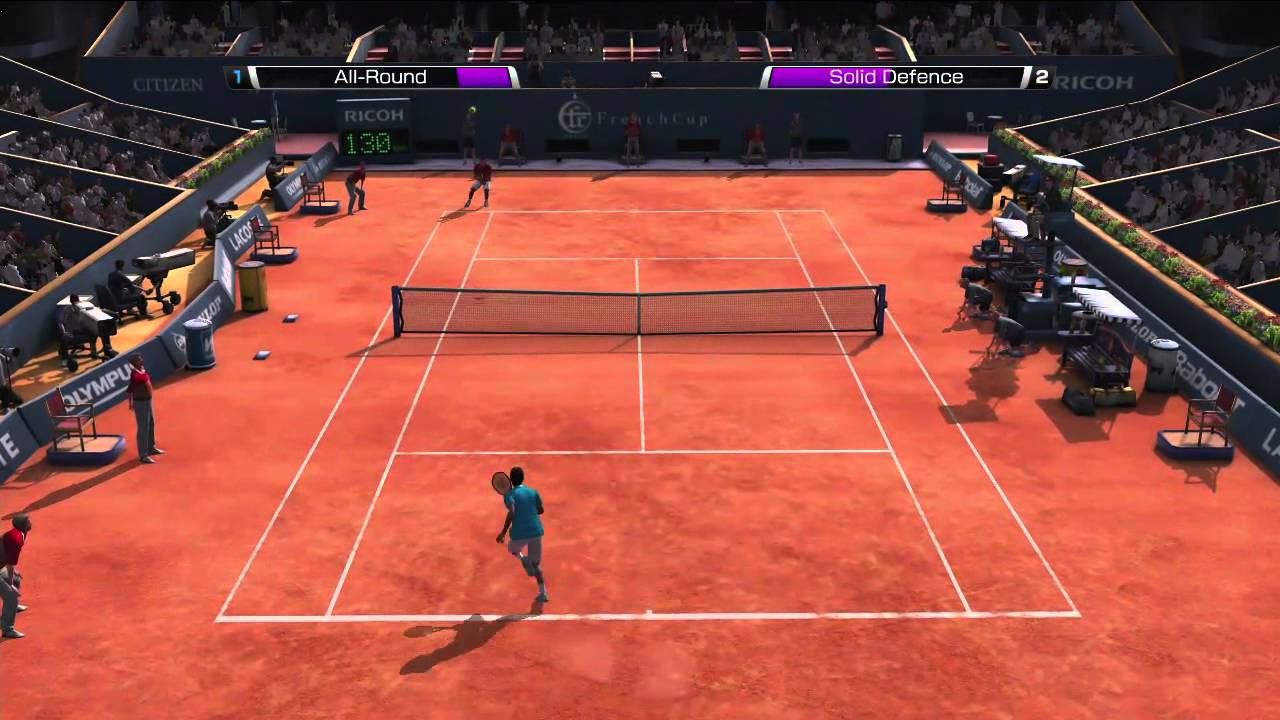Toggle the purple power meter beside All-Round
This screenshot has height=720, width=1280.
click(484, 76)
